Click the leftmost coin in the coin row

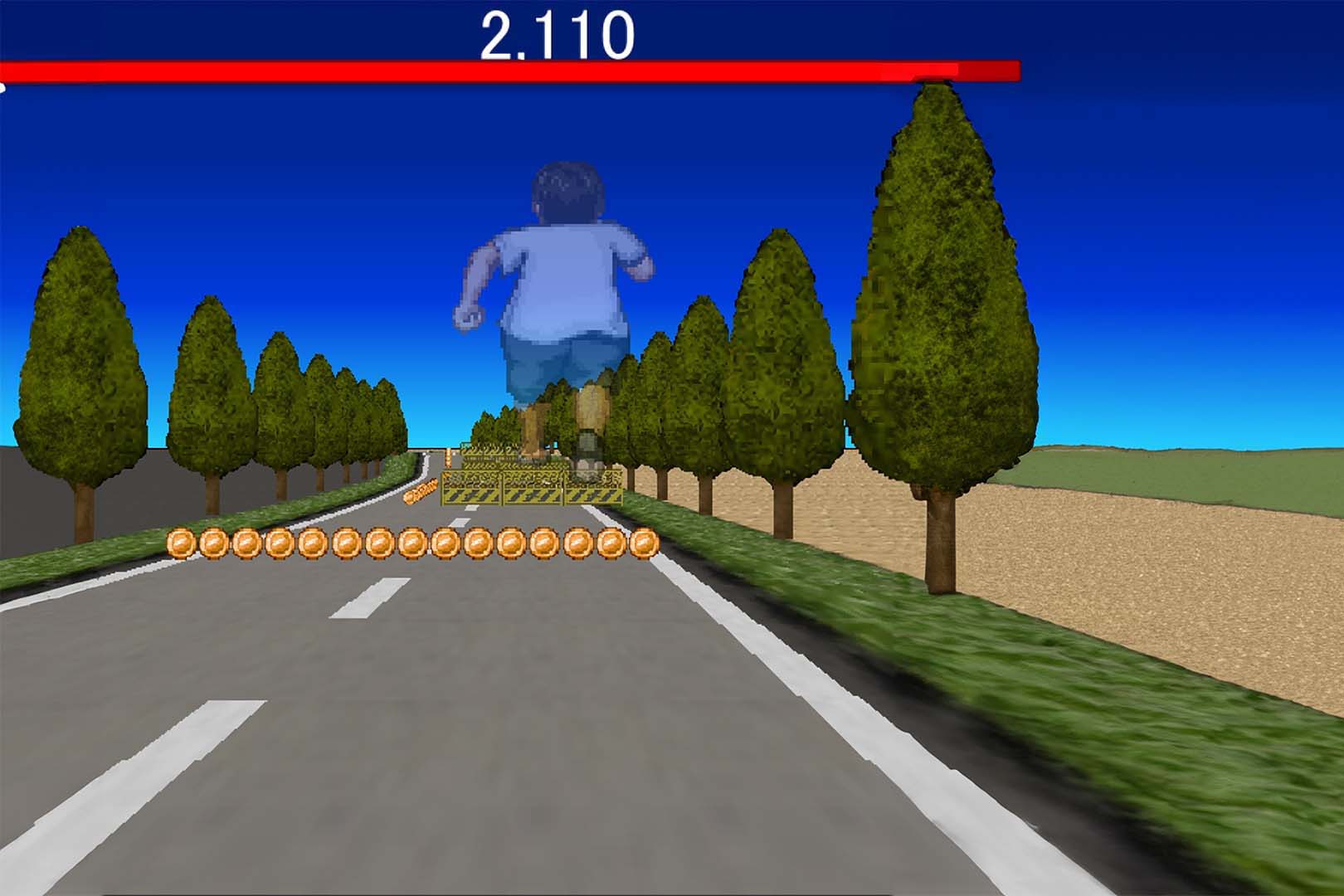coord(181,543)
